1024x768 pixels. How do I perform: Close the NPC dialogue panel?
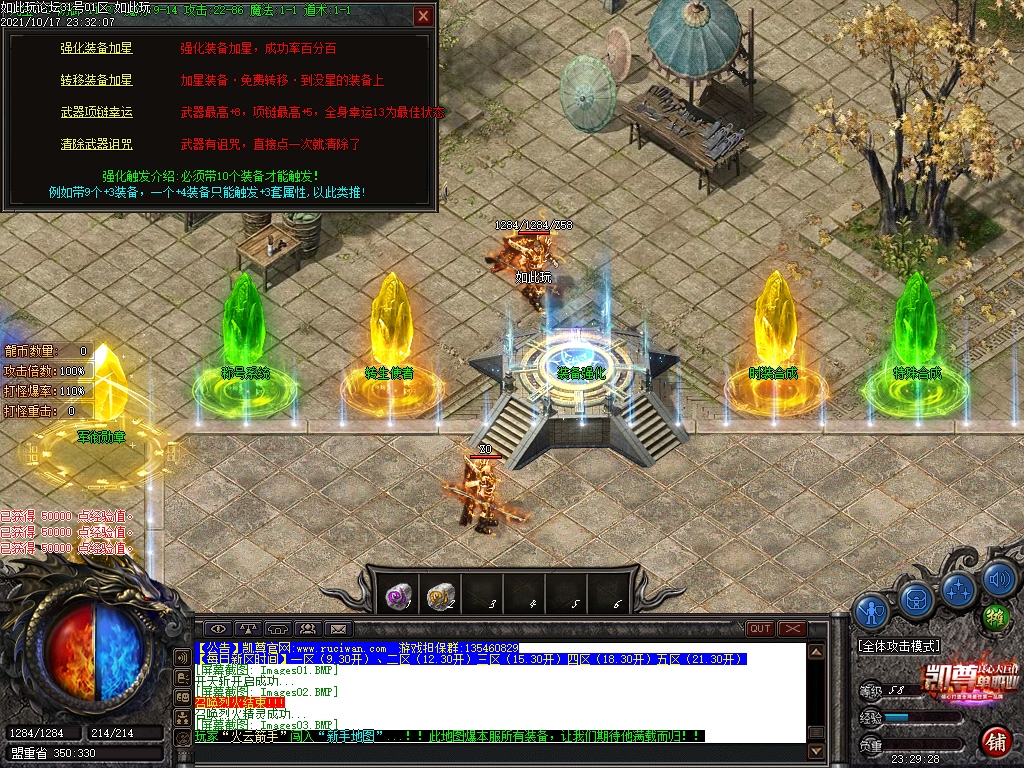tap(424, 16)
